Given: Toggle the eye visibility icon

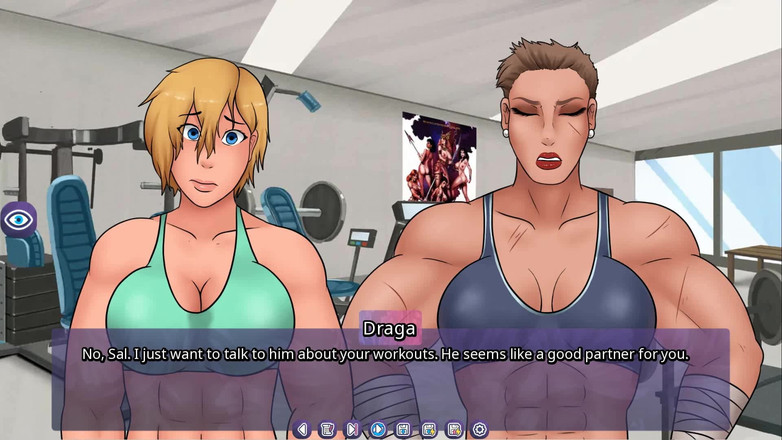Looking at the screenshot, I should point(18,218).
